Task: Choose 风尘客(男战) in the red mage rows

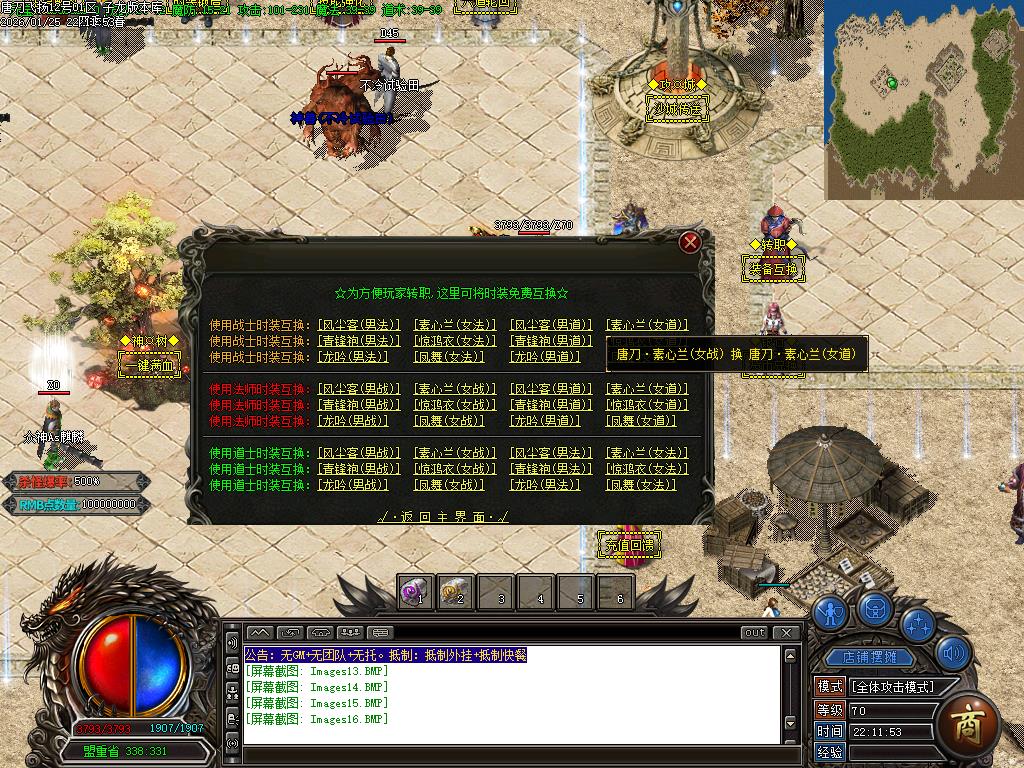Action: point(359,389)
